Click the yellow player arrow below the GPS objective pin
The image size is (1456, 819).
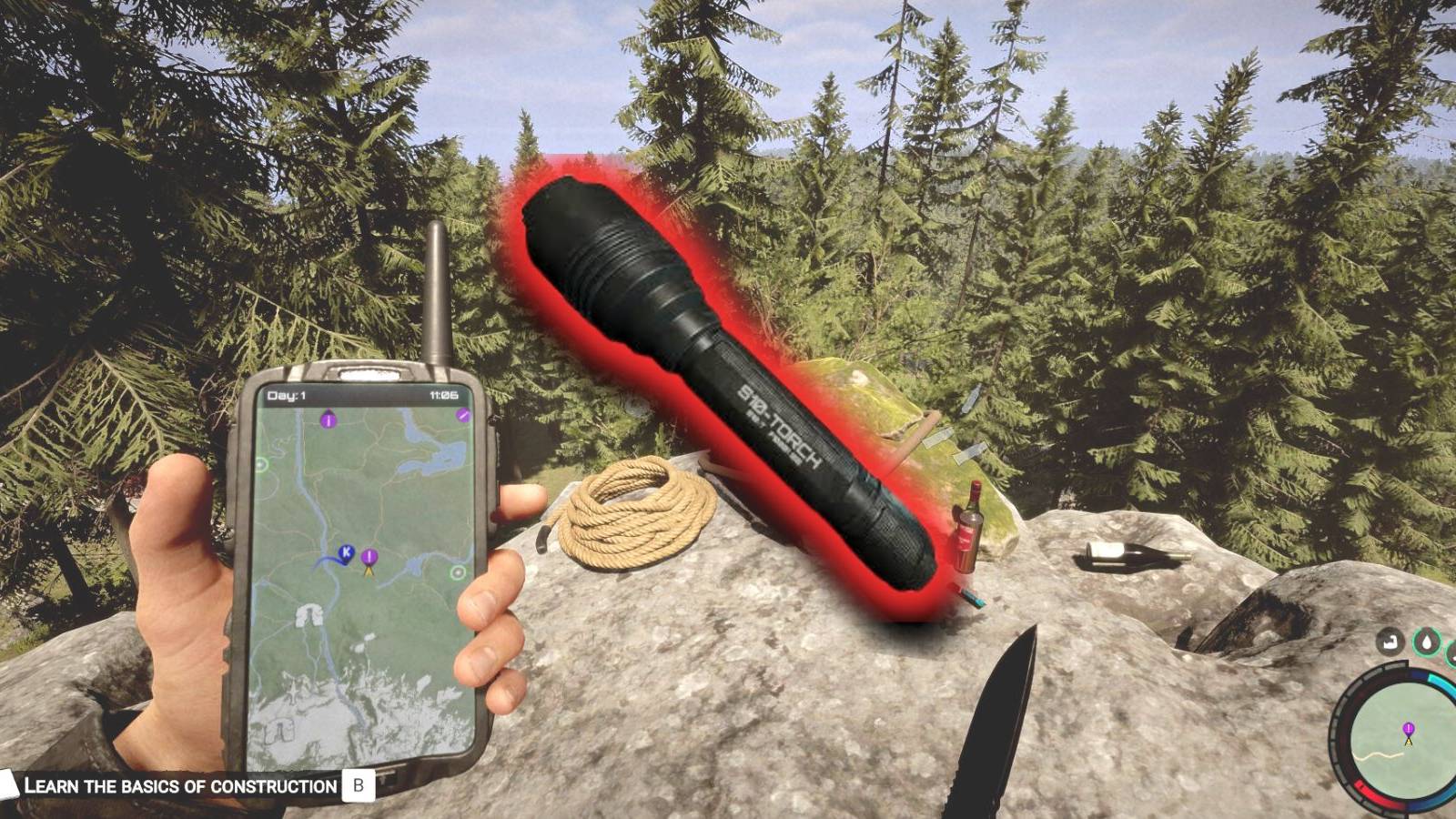[x=369, y=572]
